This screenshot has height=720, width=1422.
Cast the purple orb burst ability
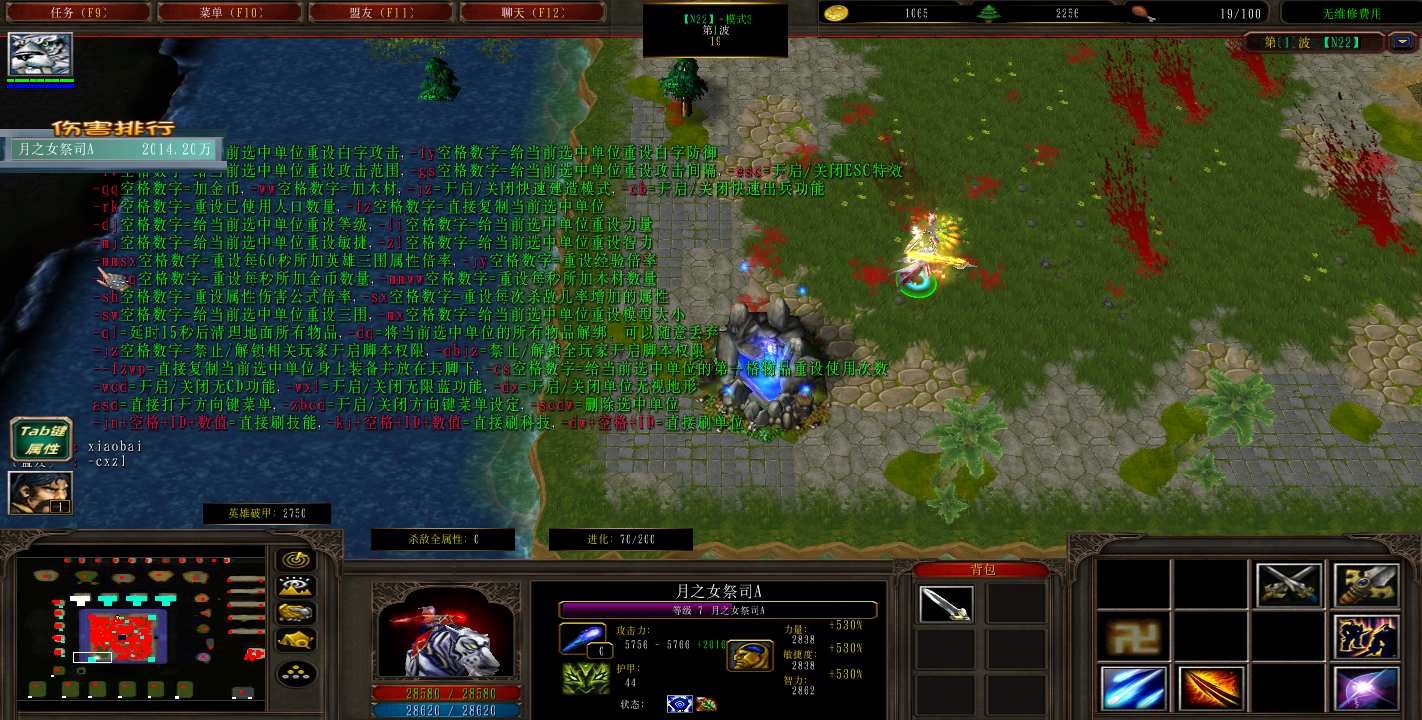click(1366, 688)
